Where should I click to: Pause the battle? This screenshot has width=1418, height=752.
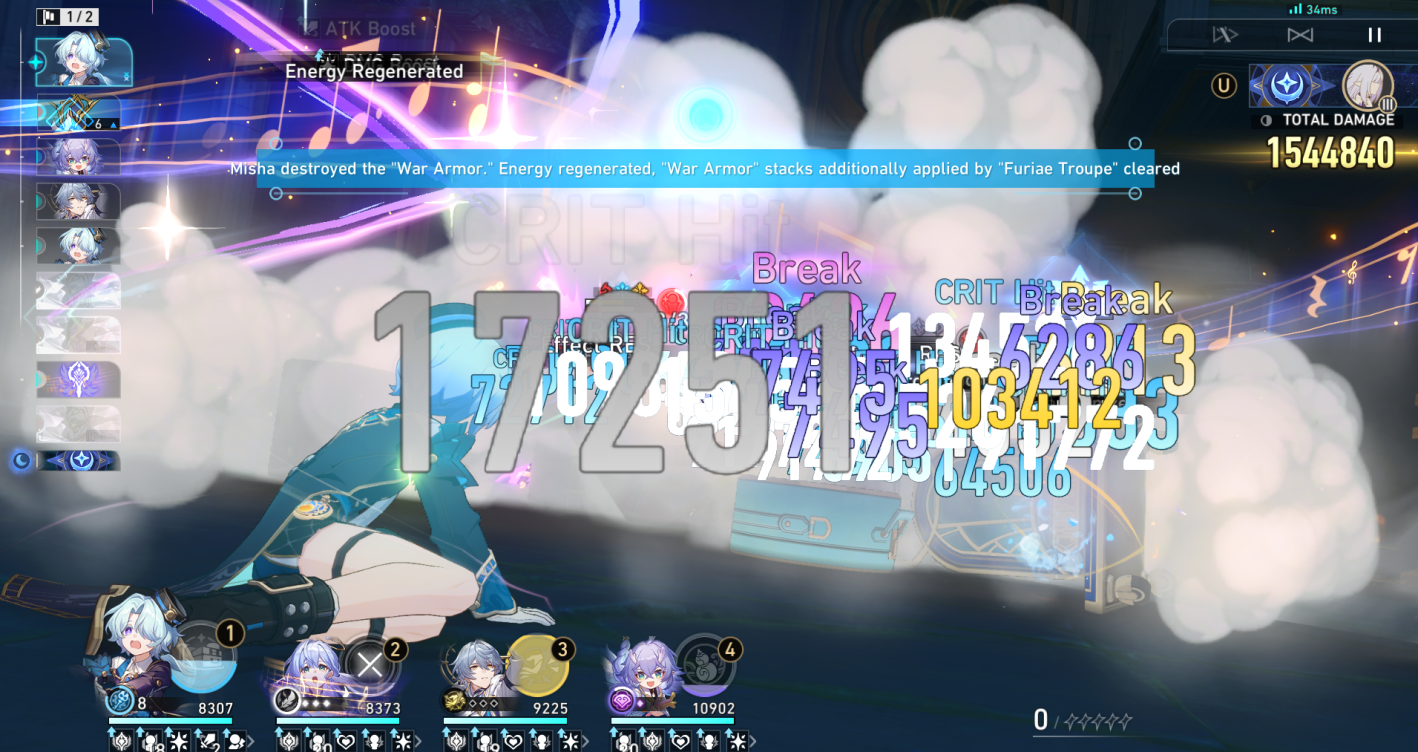point(1376,35)
